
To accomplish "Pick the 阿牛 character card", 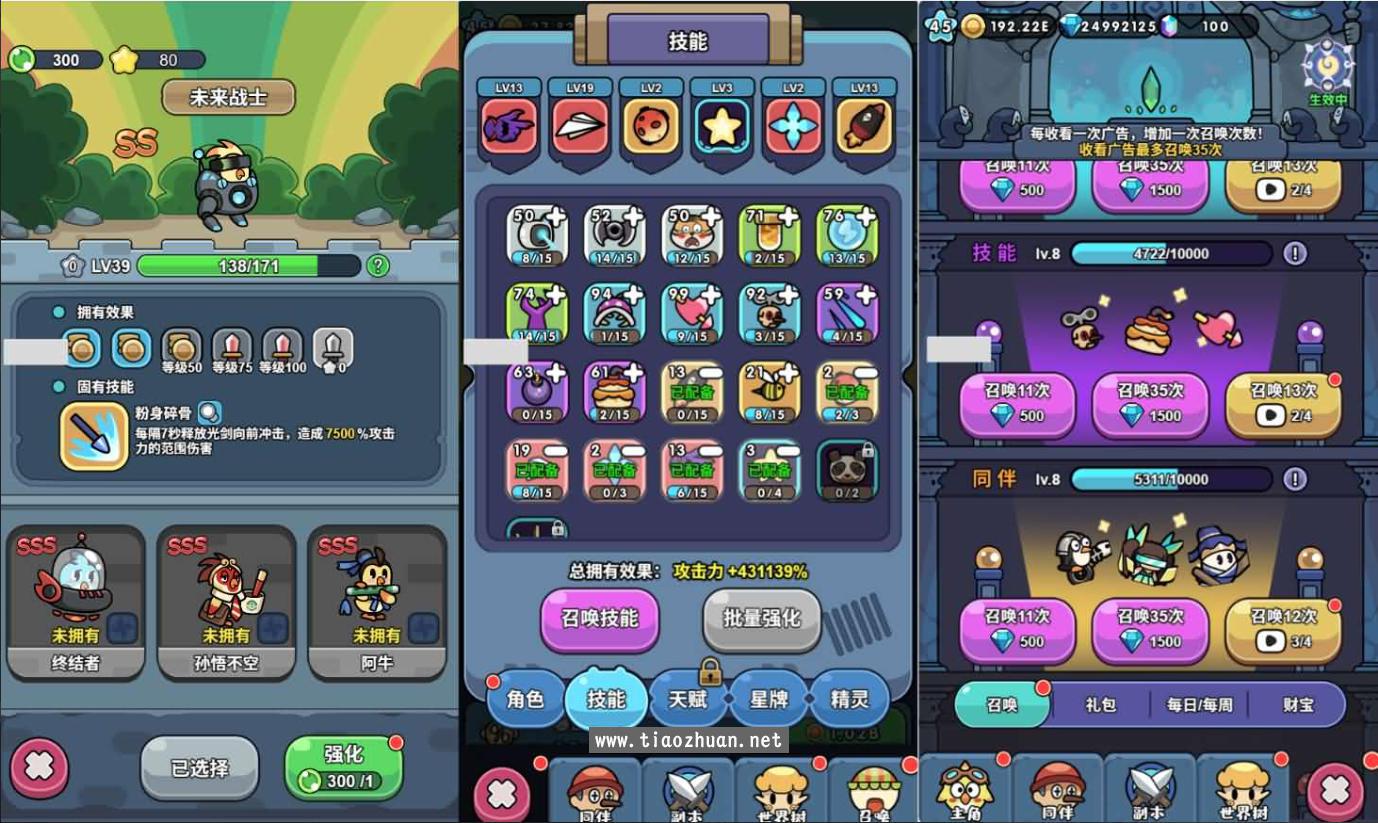I will (377, 603).
